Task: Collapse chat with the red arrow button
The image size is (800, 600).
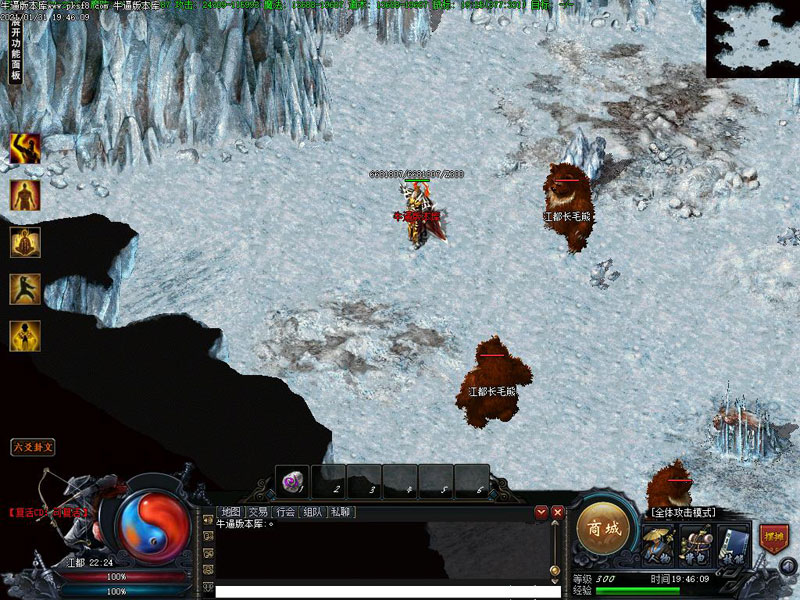Action: coord(541,512)
